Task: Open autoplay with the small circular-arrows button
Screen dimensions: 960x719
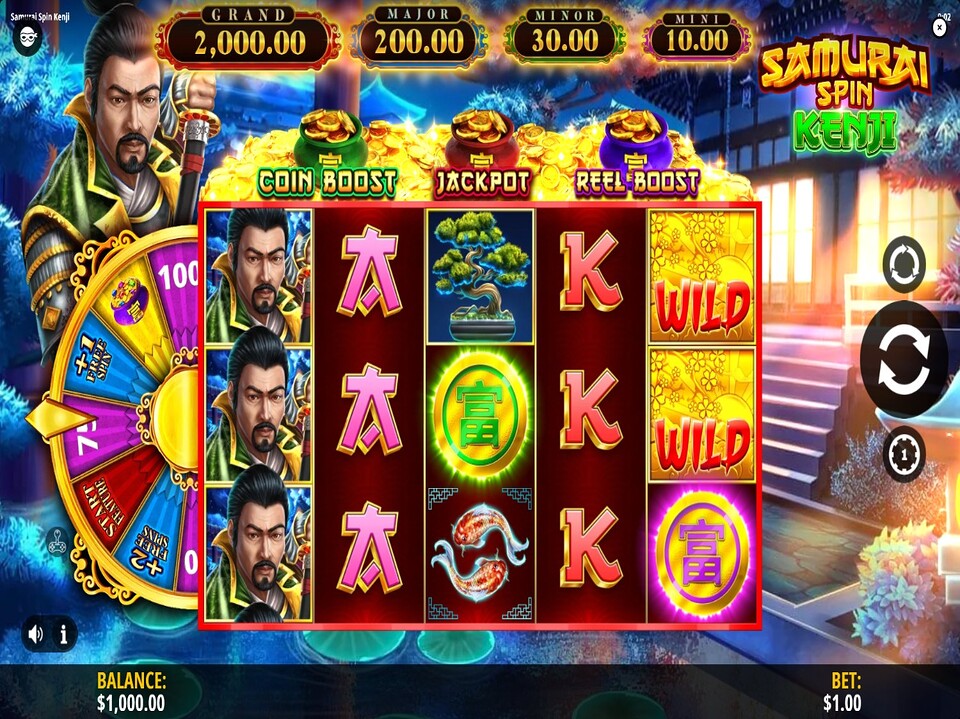Action: click(904, 265)
